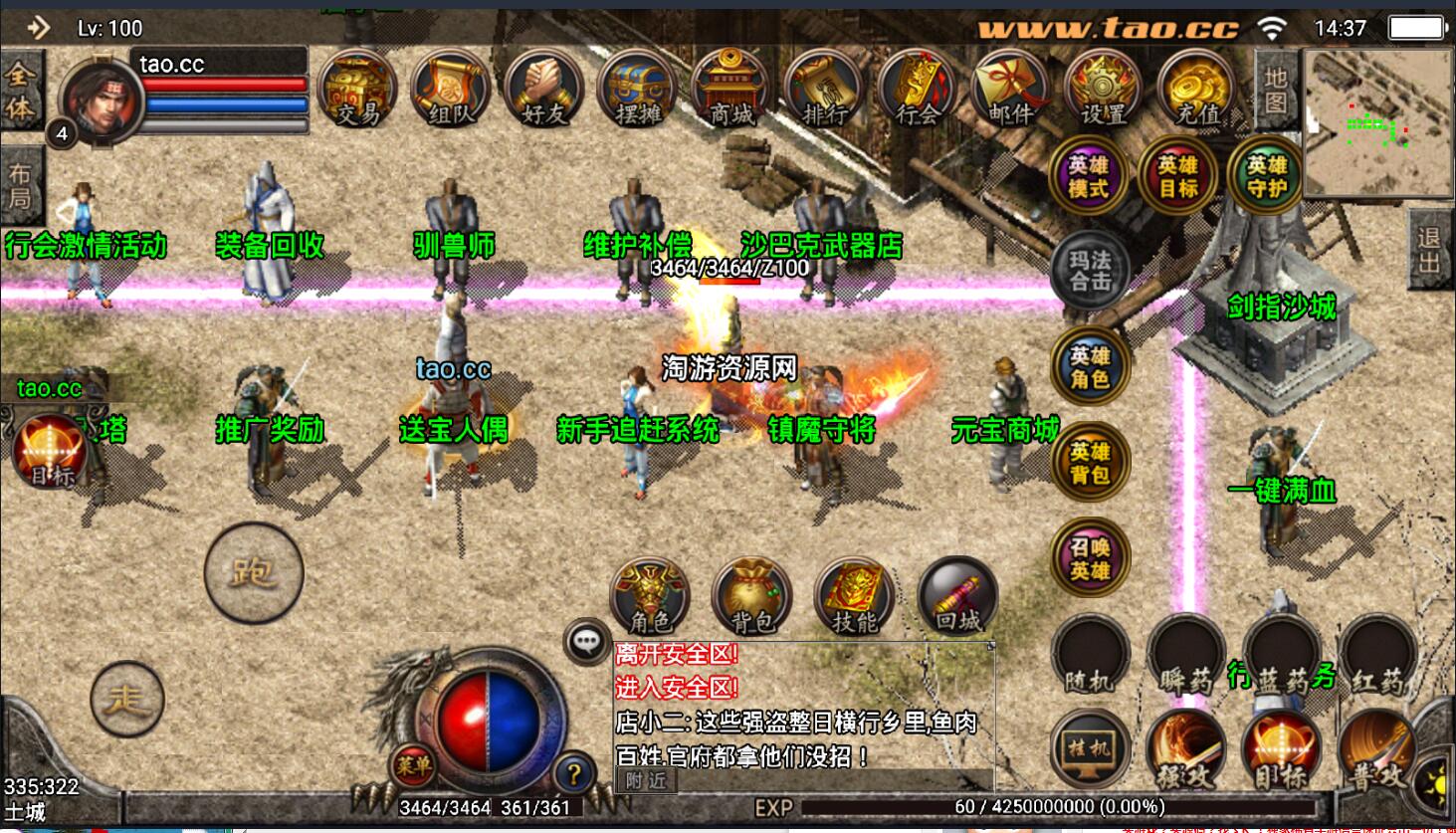Image resolution: width=1456 pixels, height=833 pixels.
Task: Open the 技能 skills panel
Action: (x=855, y=597)
